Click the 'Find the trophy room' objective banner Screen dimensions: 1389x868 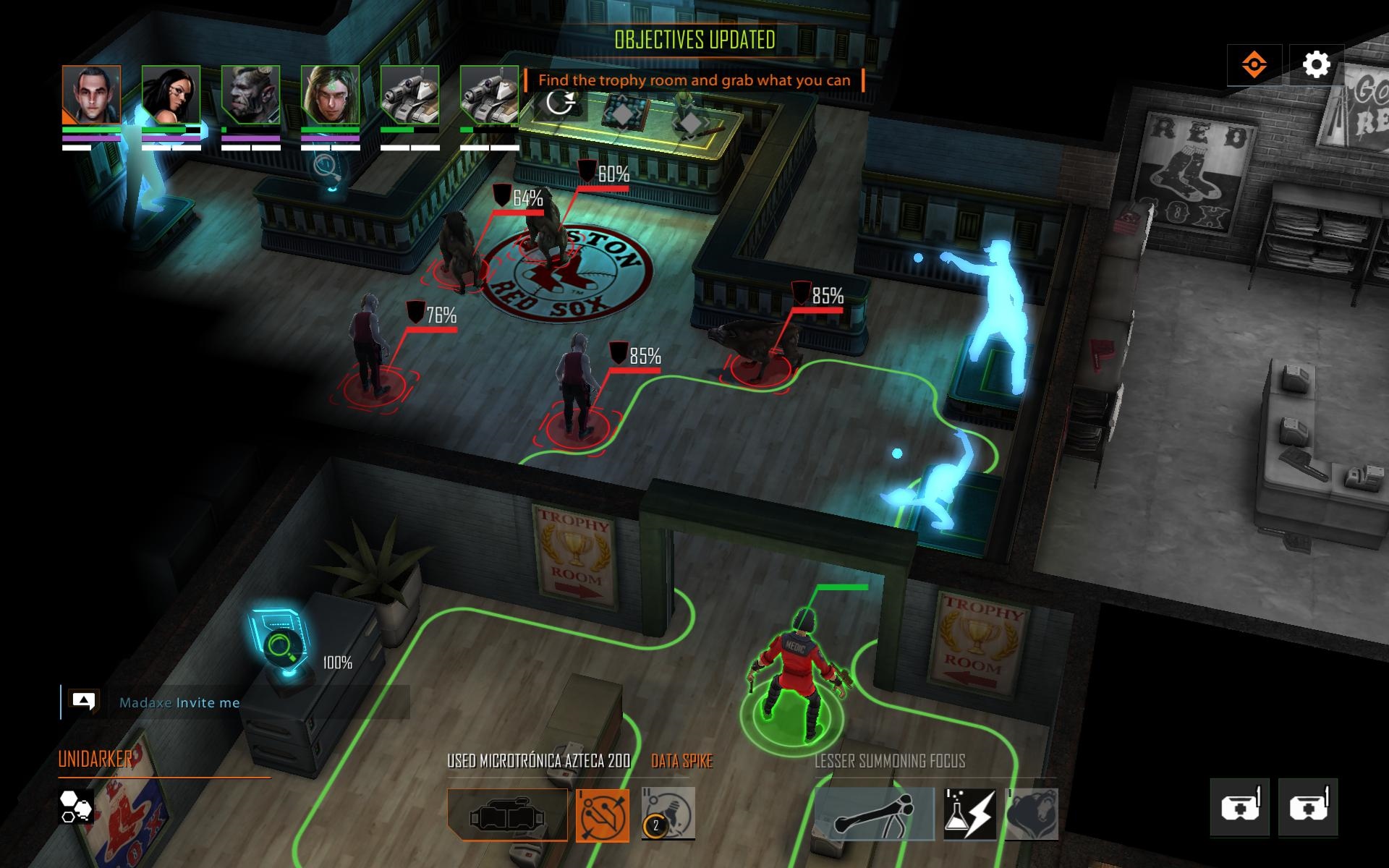tap(696, 80)
